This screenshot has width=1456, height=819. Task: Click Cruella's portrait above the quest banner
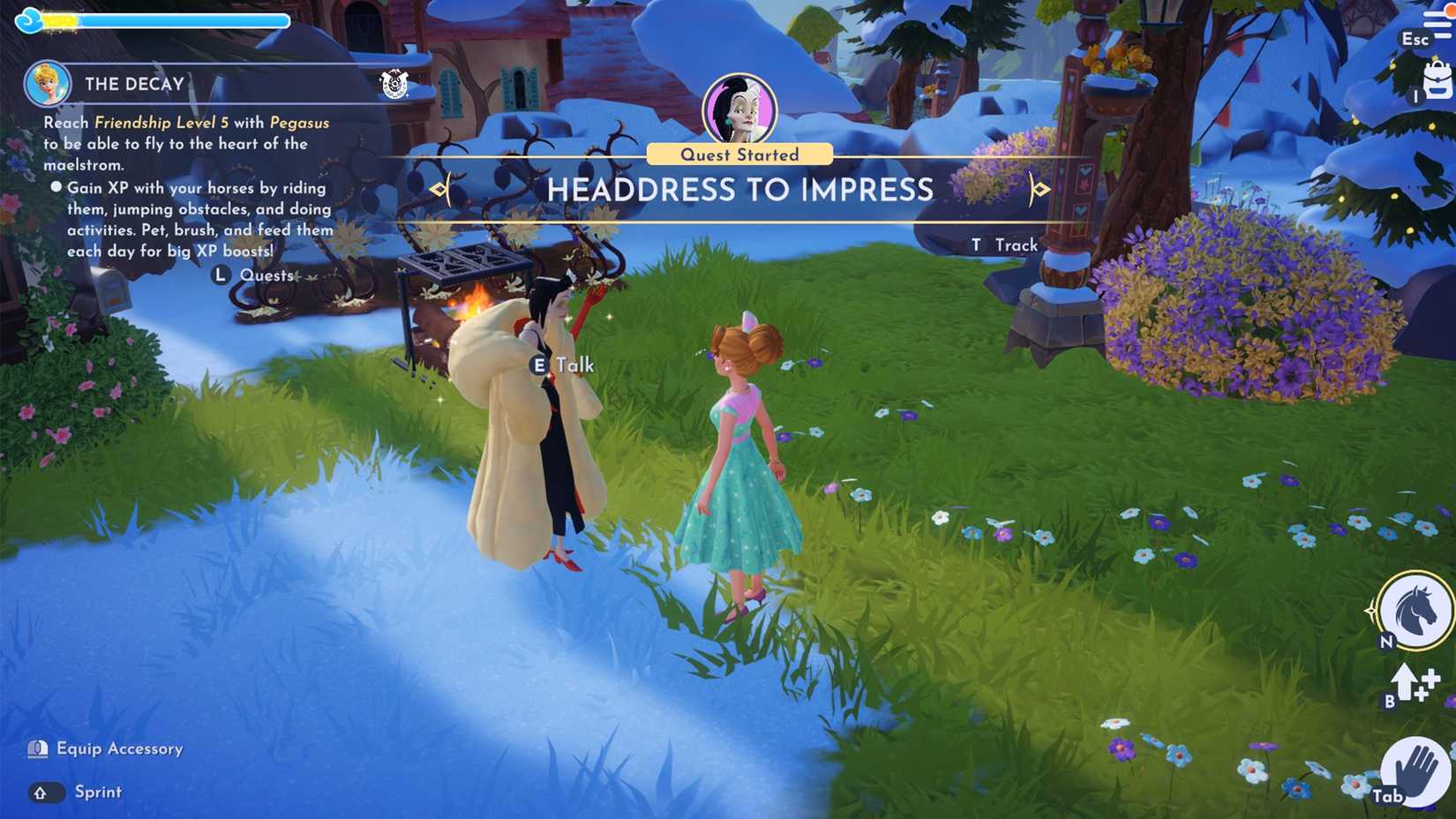pos(741,105)
